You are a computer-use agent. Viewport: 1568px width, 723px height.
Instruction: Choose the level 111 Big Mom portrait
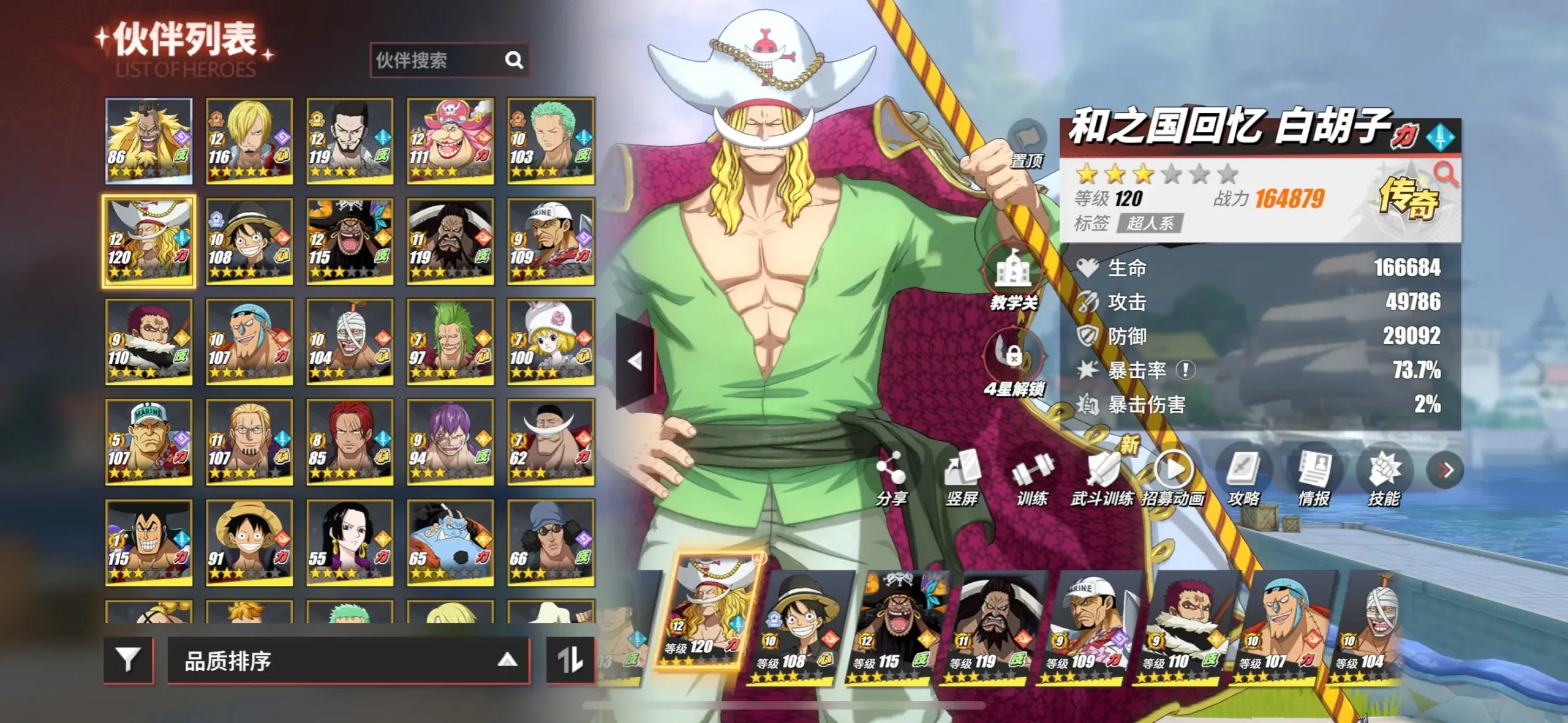[450, 141]
